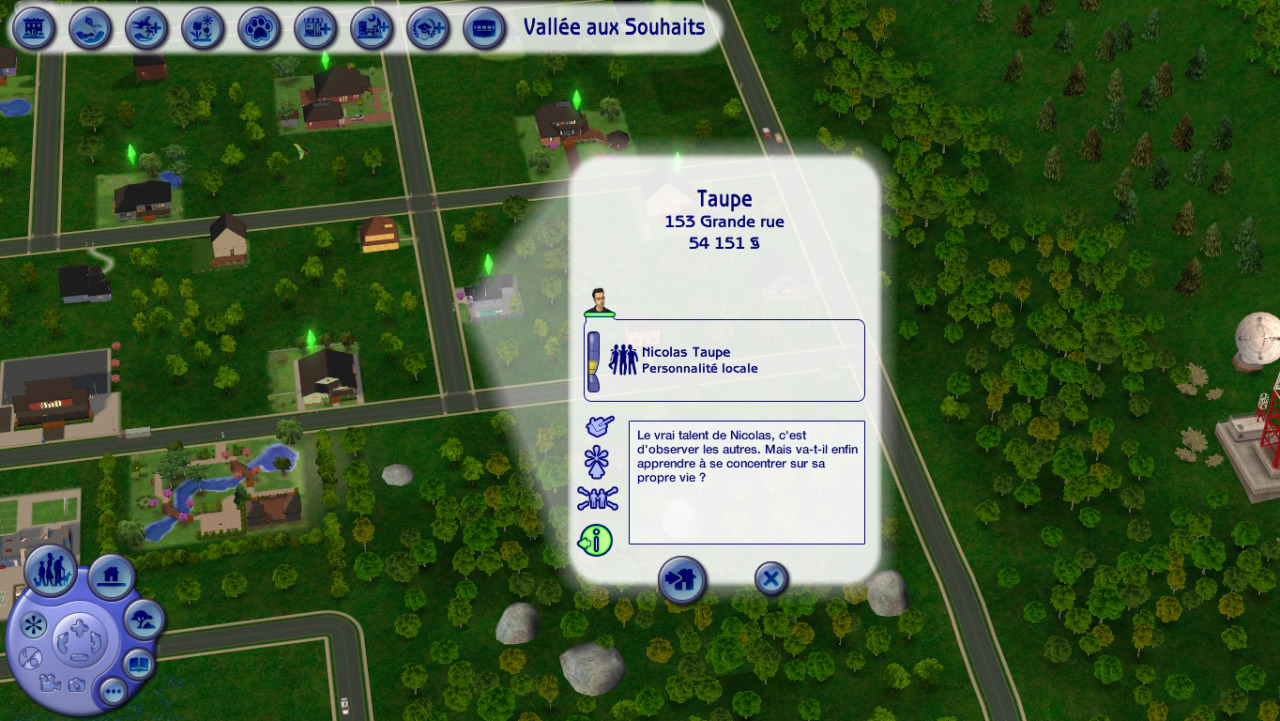Image resolution: width=1280 pixels, height=721 pixels.
Task: Open the family tree icon in the panel
Action: tap(597, 497)
